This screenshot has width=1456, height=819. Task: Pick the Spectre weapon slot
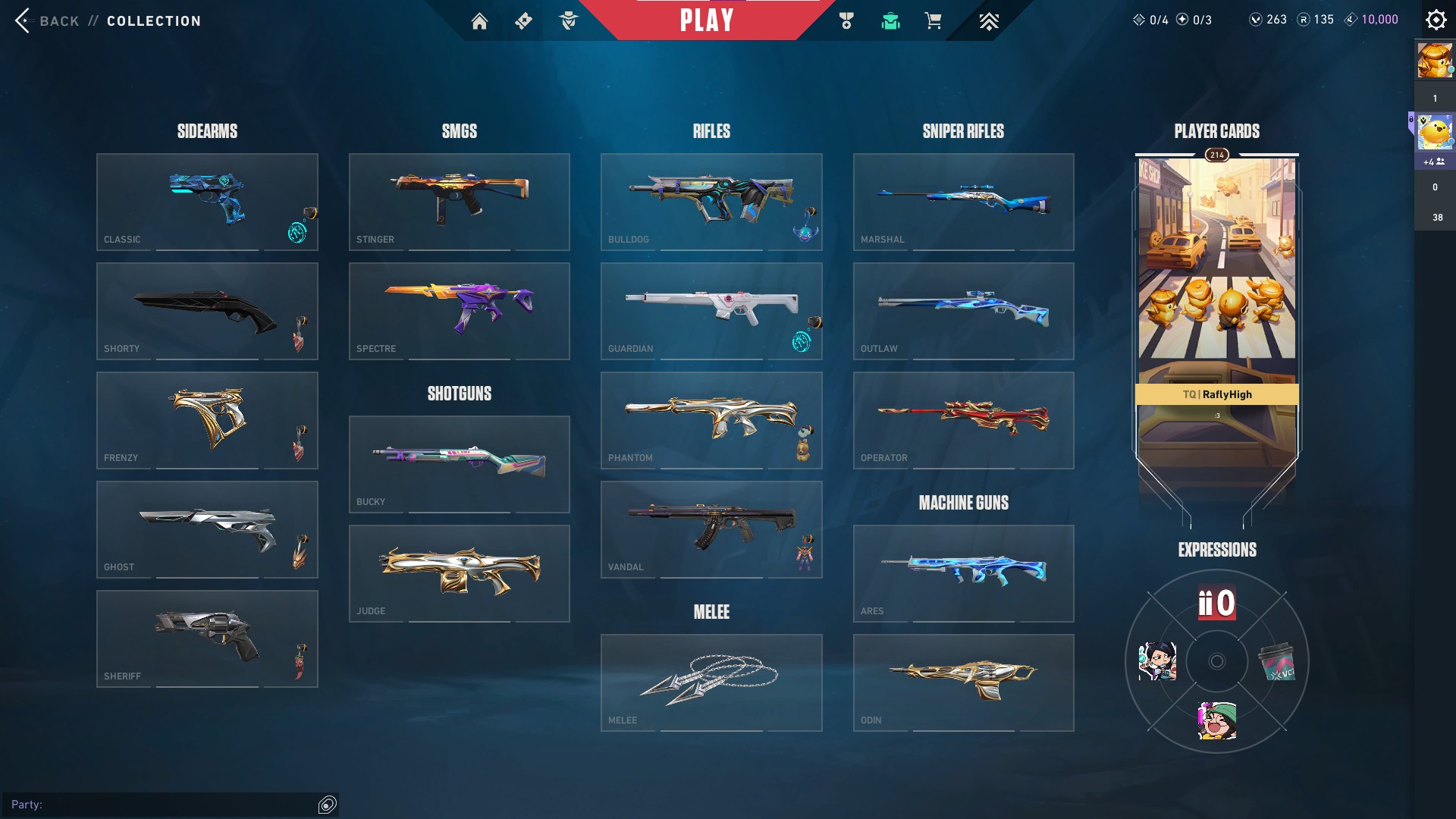coord(459,311)
